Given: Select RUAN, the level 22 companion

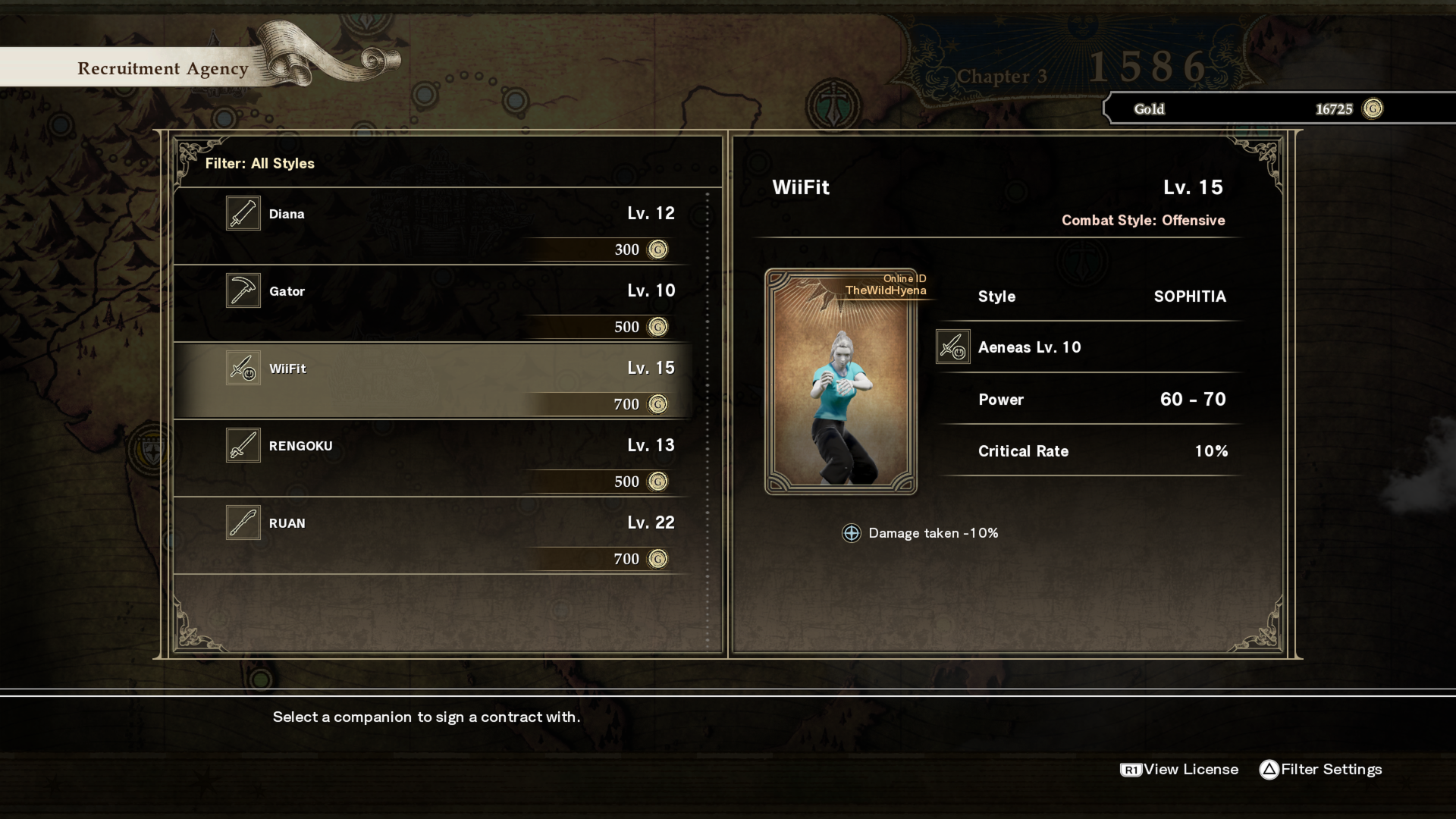Looking at the screenshot, I should (432, 536).
